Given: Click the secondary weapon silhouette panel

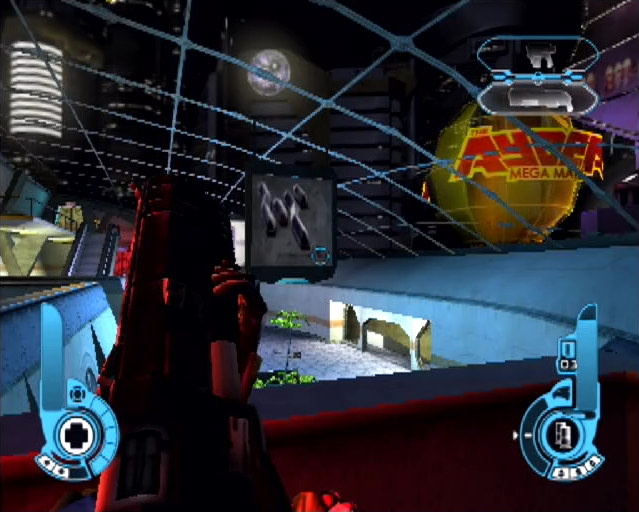Looking at the screenshot, I should 537,97.
